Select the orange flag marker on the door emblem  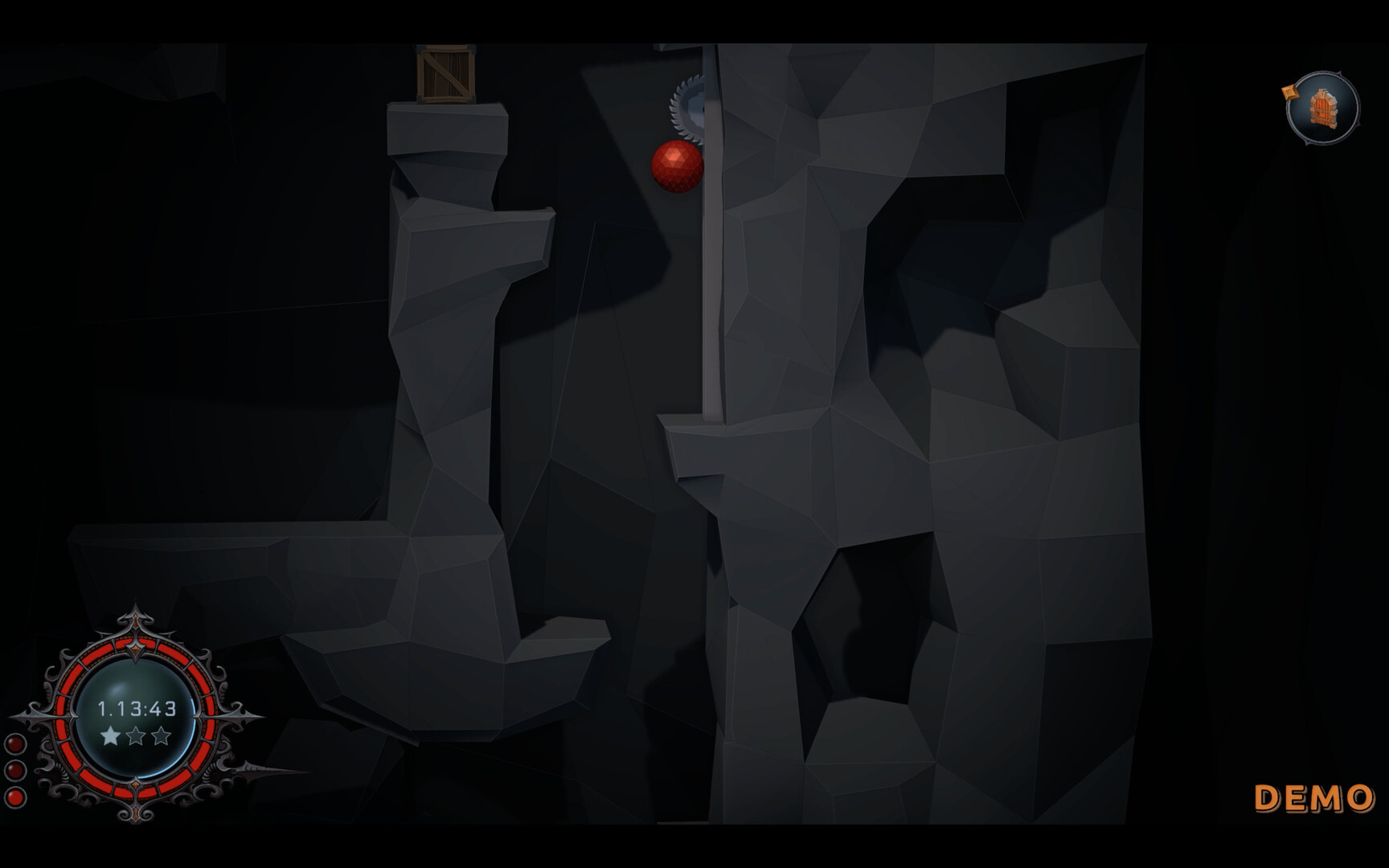(x=1290, y=92)
